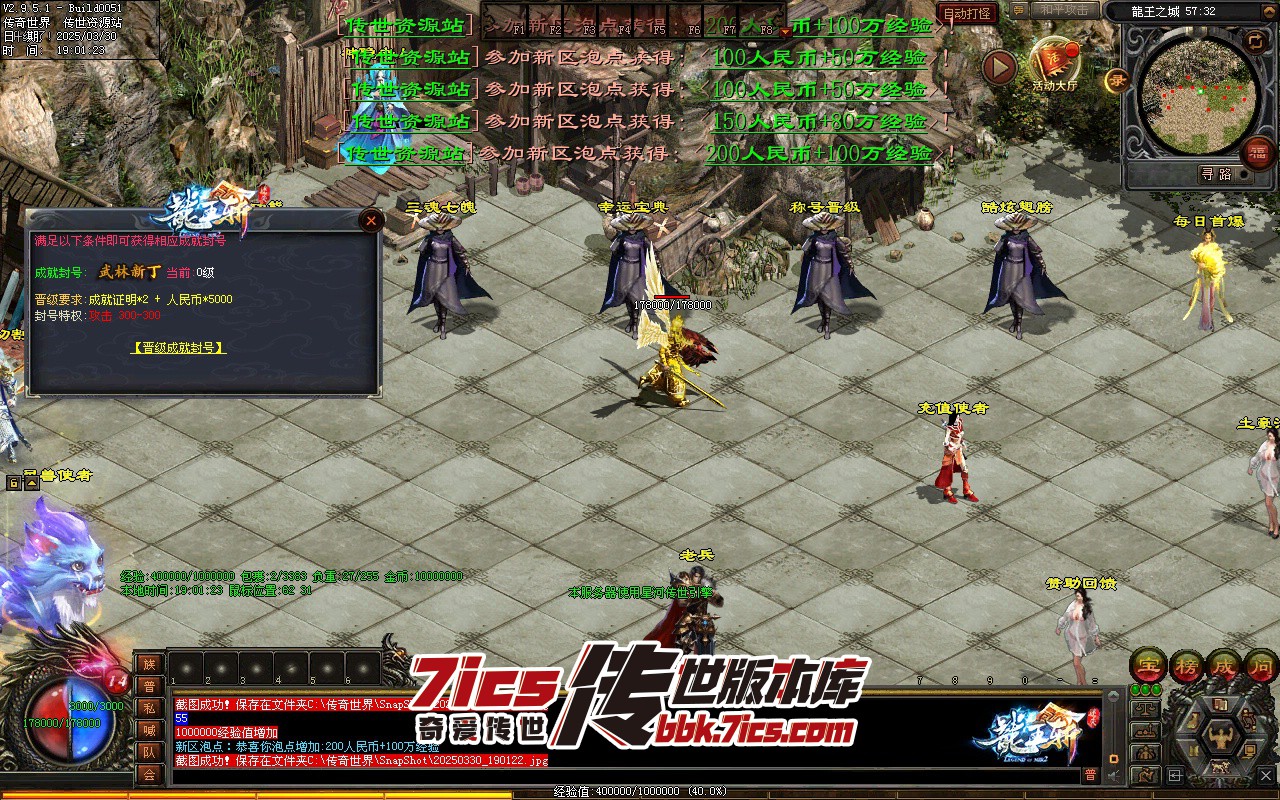Switch chat to 队 team channel

(149, 752)
